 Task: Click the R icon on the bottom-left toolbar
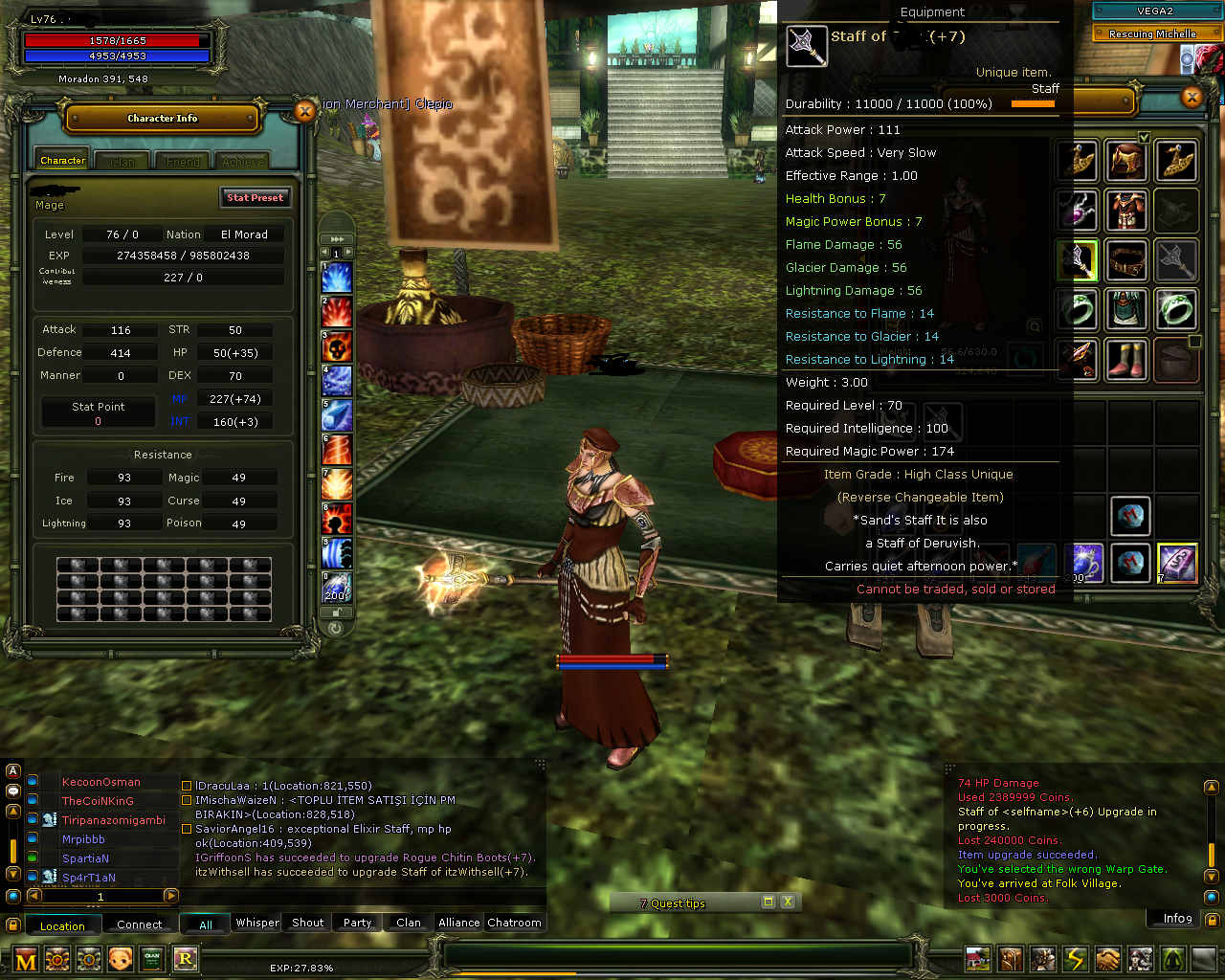click(x=186, y=959)
